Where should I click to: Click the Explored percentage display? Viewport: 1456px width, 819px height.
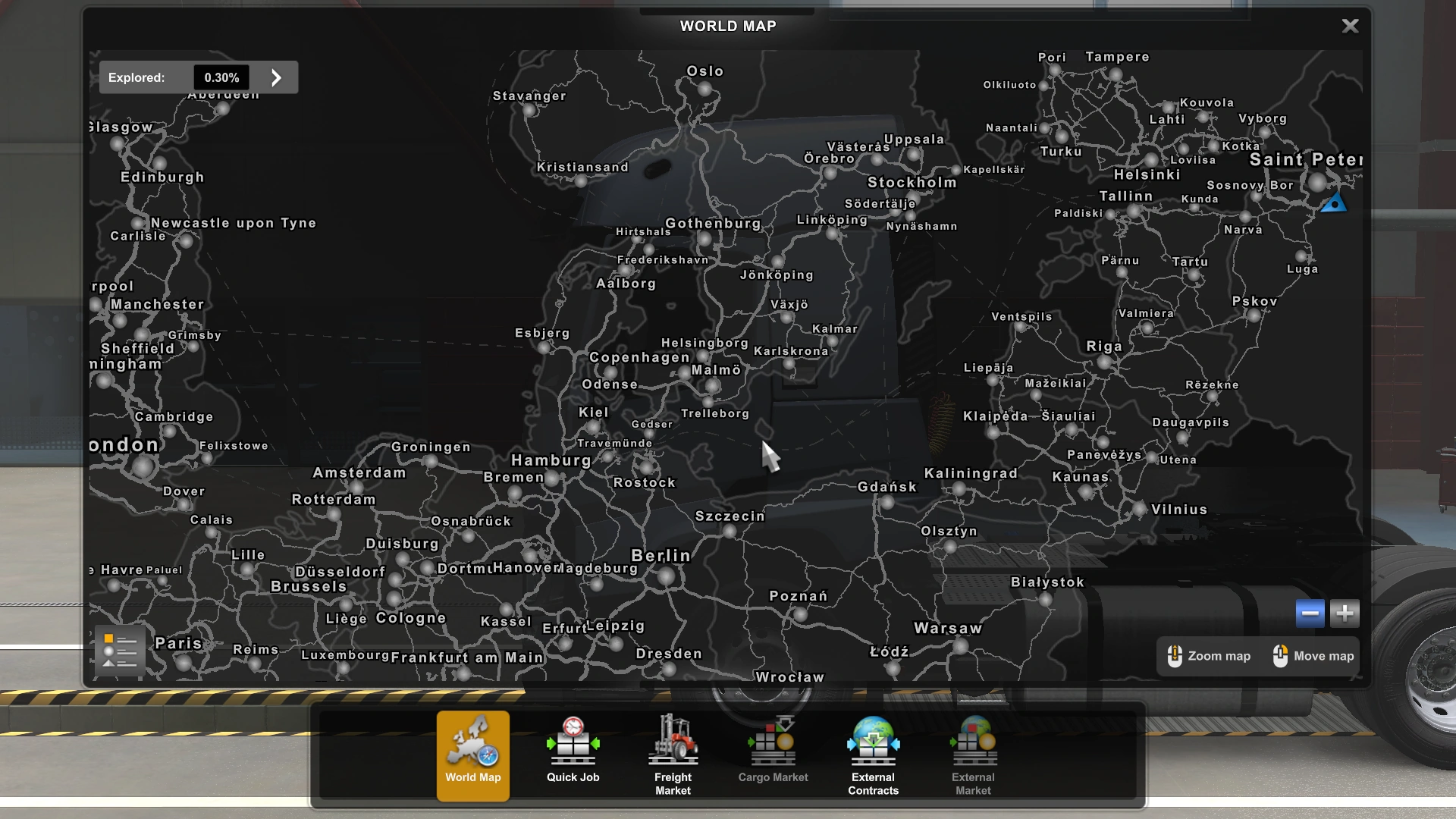tap(221, 77)
